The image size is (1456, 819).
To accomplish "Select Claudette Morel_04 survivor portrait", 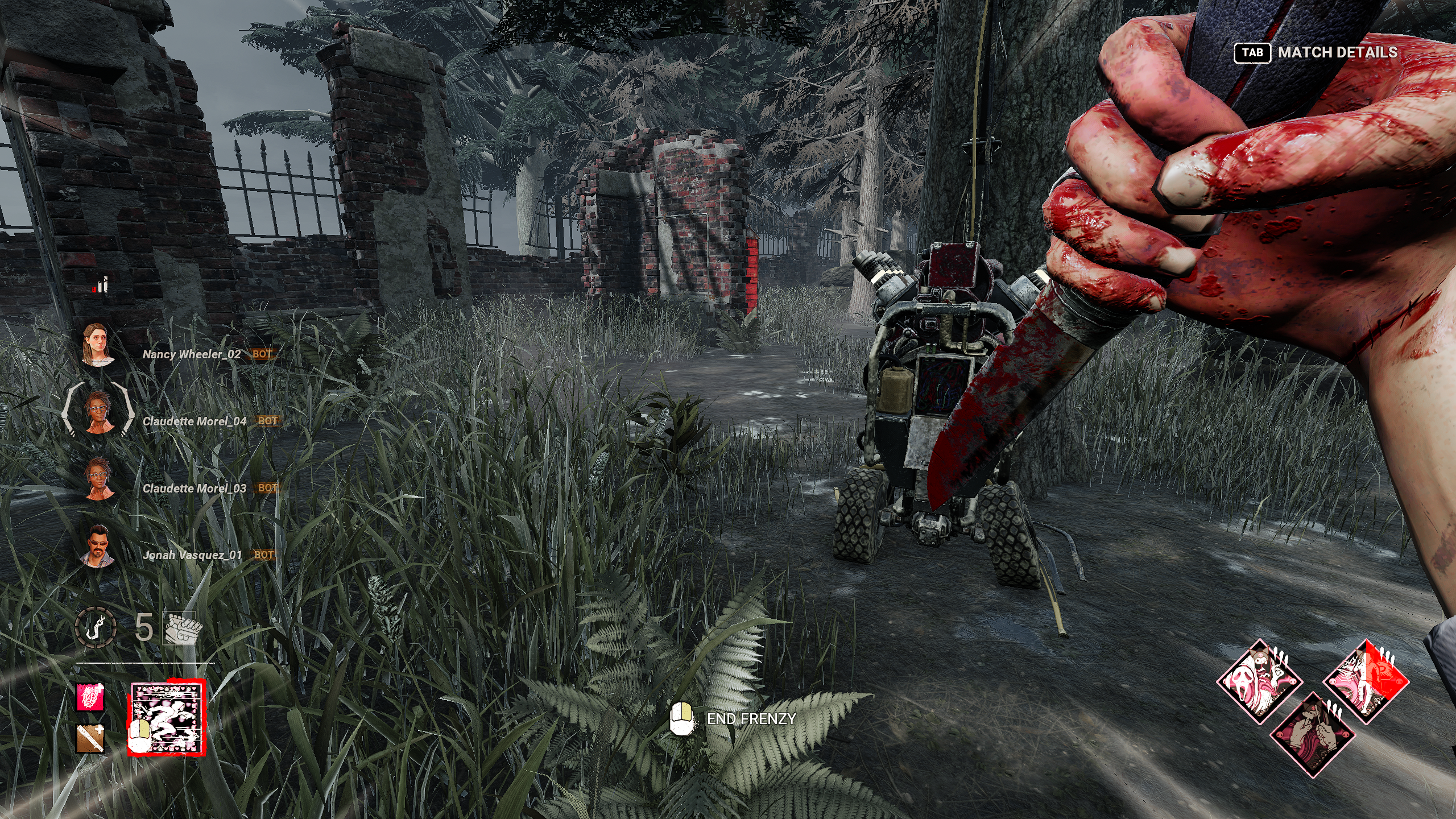I will pyautogui.click(x=98, y=412).
